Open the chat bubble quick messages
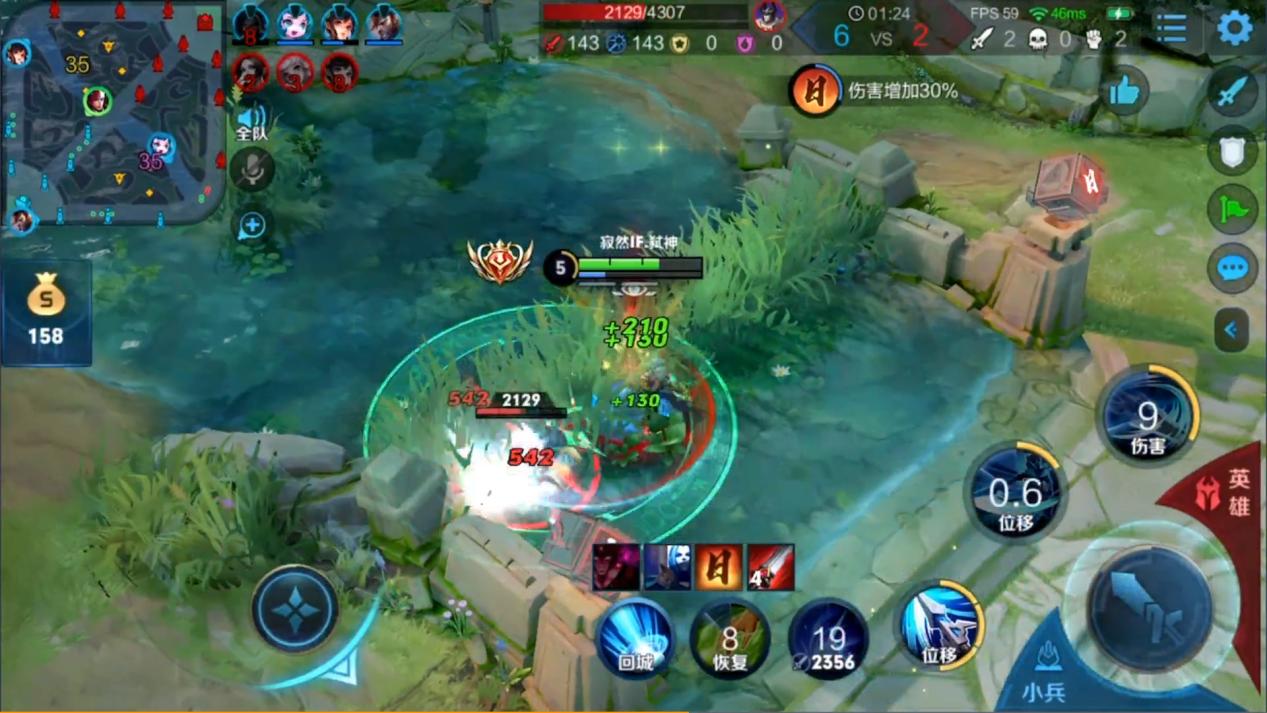The image size is (1267, 713). pos(1234,268)
